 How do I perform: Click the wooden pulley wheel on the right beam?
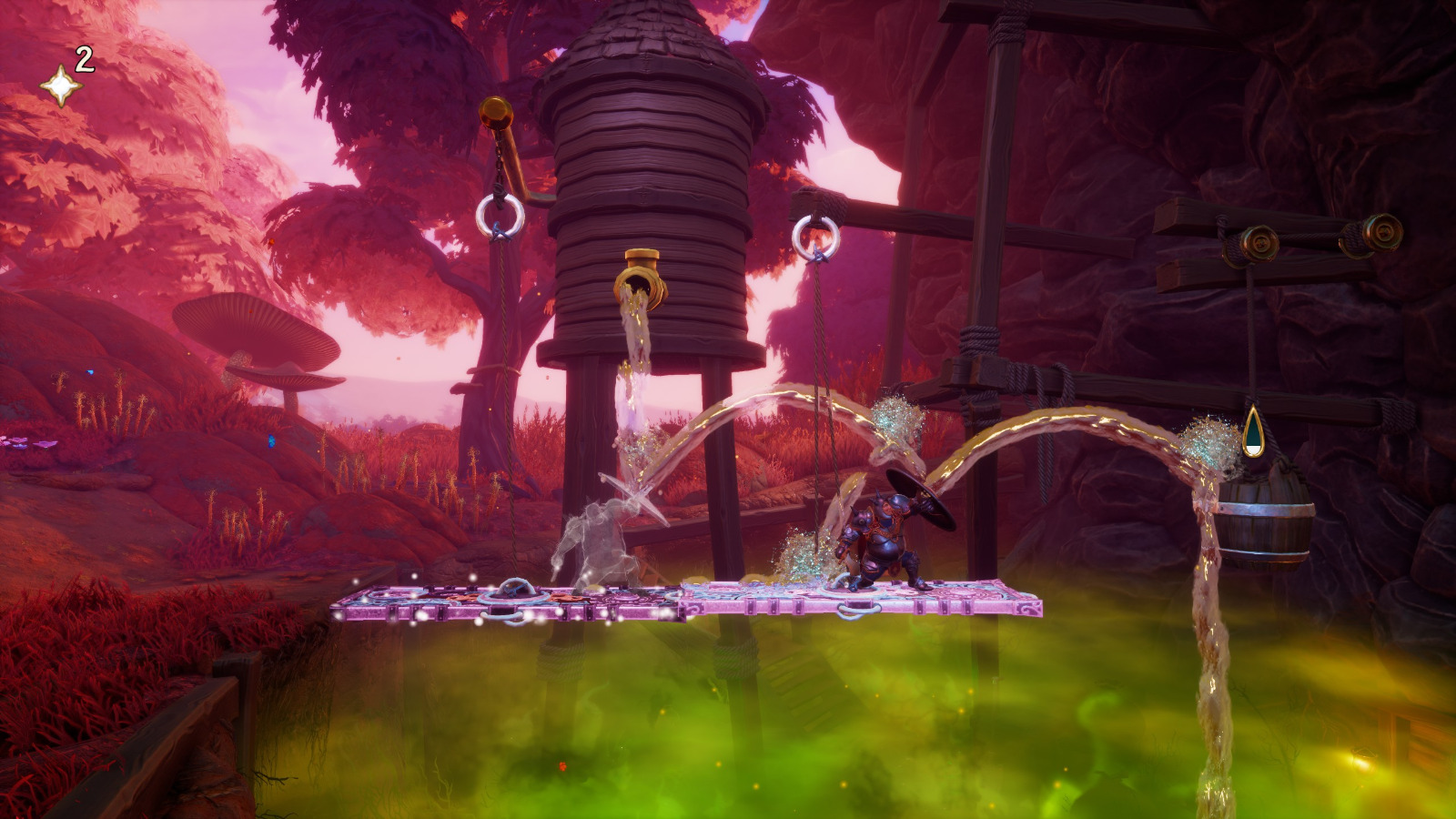click(1260, 244)
